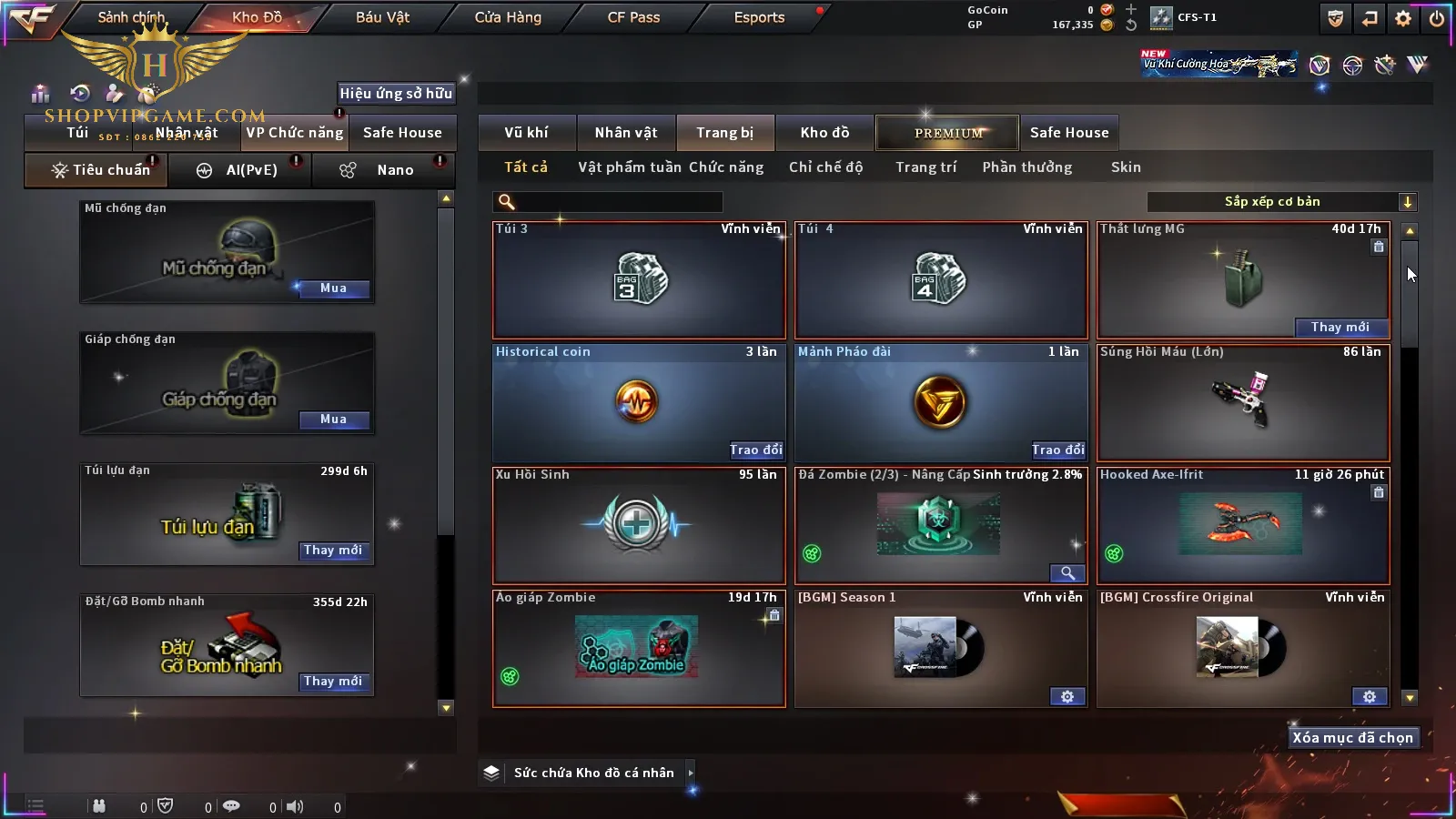This screenshot has width=1456, height=819.
Task: Open the CF Pass menu
Action: click(633, 17)
